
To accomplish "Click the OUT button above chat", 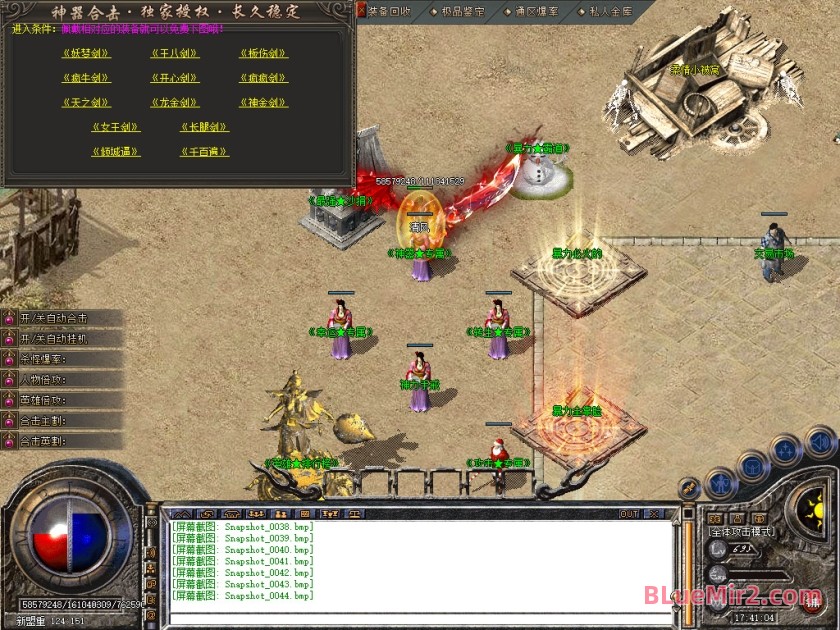I will [628, 514].
